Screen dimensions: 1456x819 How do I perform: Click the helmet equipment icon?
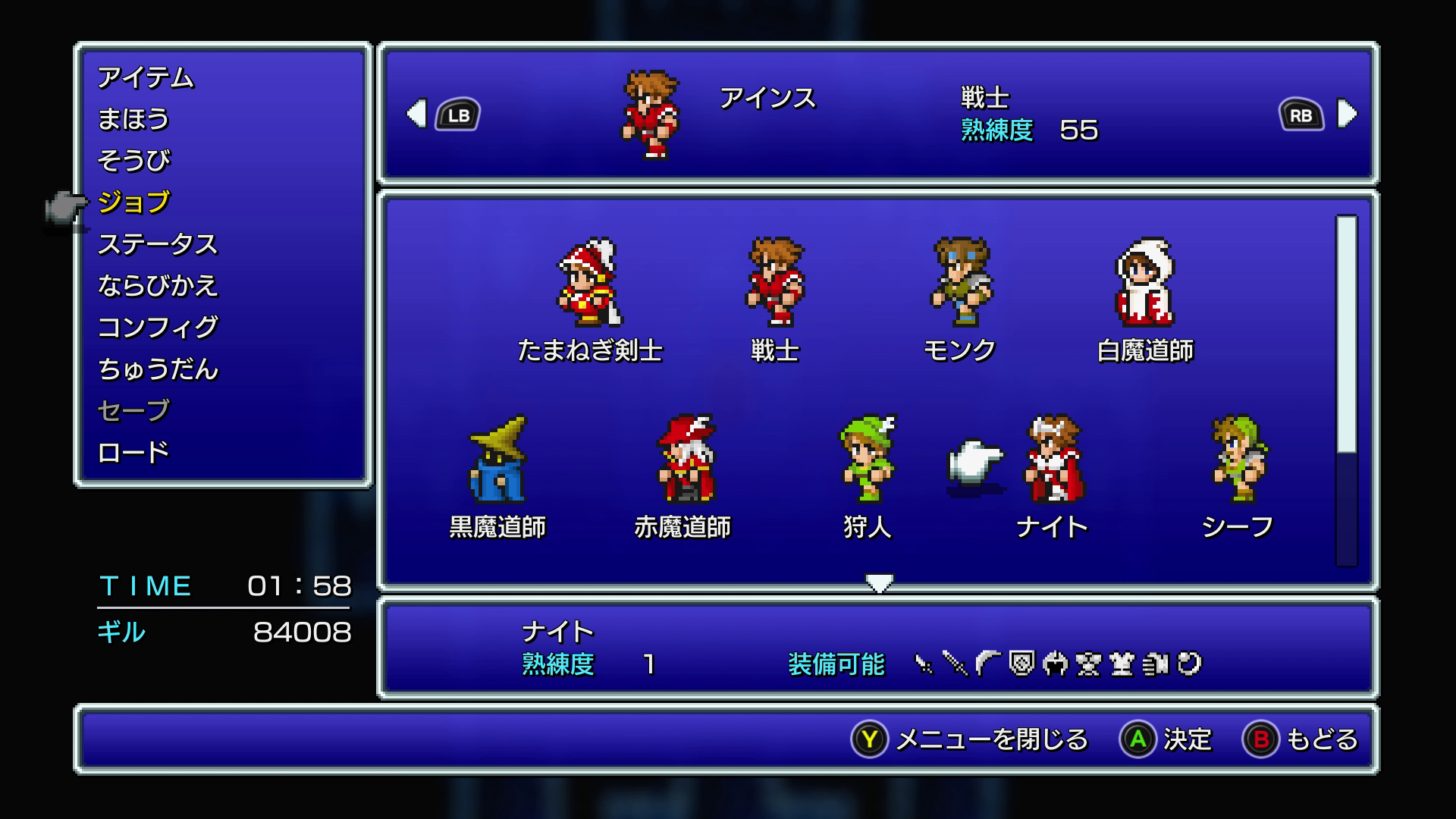pos(1055,665)
